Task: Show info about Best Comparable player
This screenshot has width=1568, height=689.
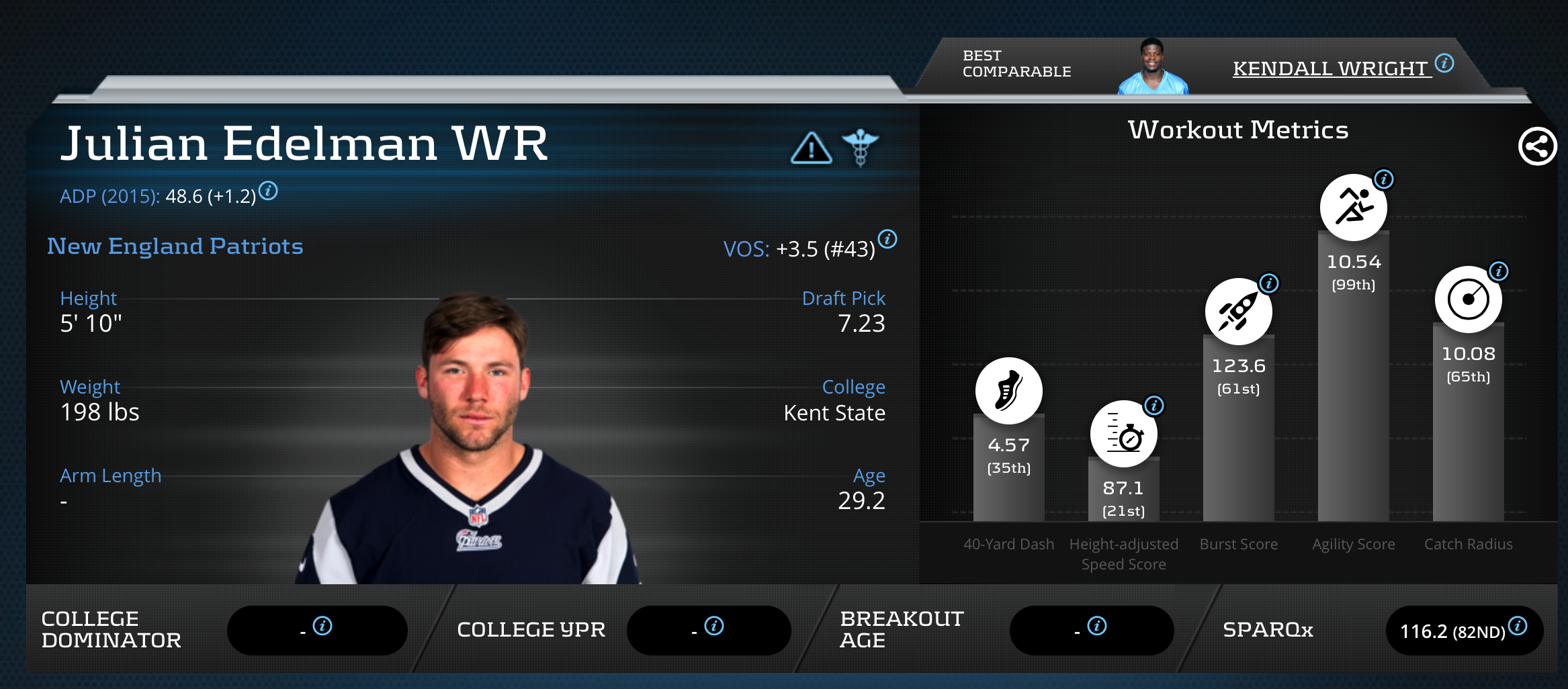Action: tap(1444, 63)
